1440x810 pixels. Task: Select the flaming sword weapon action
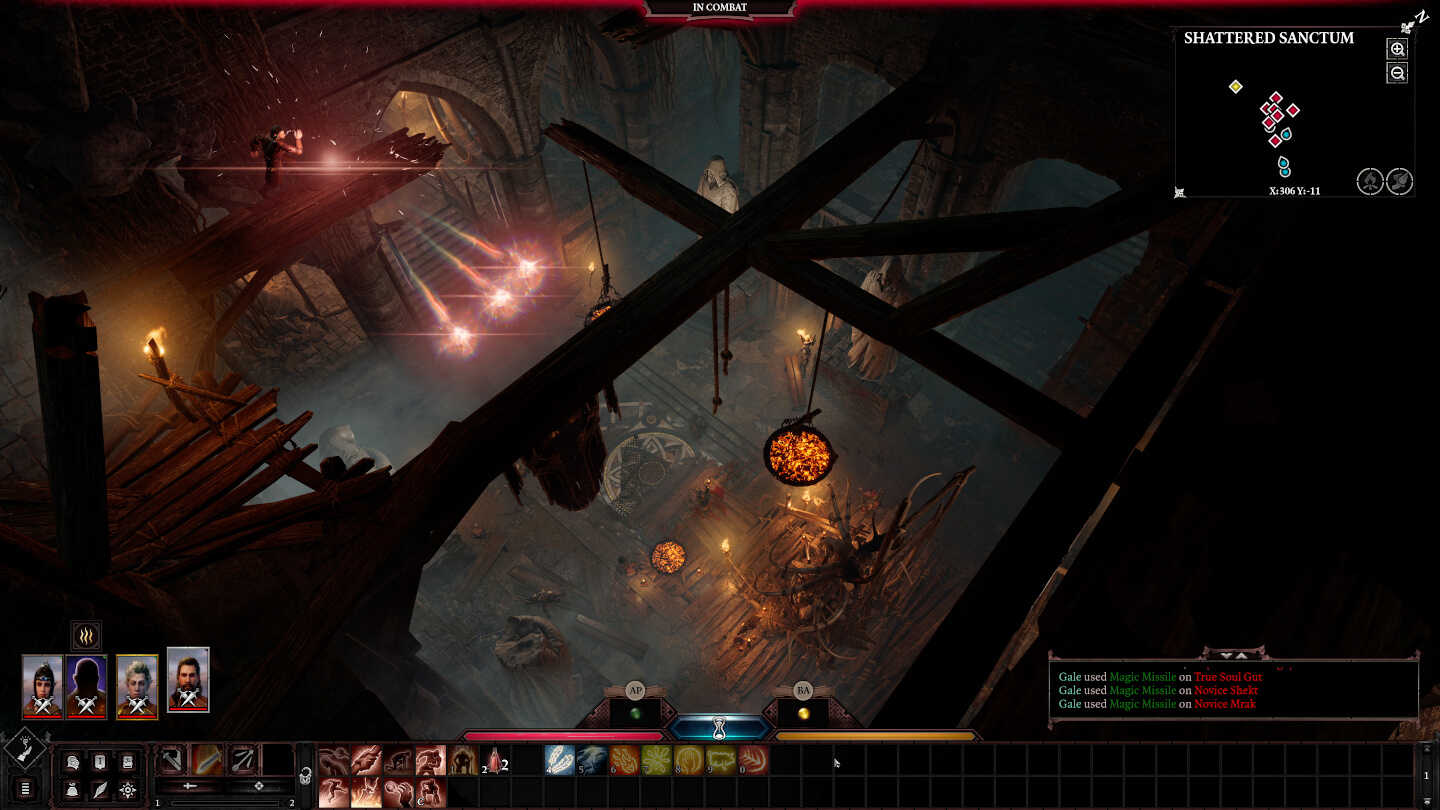coord(207,761)
